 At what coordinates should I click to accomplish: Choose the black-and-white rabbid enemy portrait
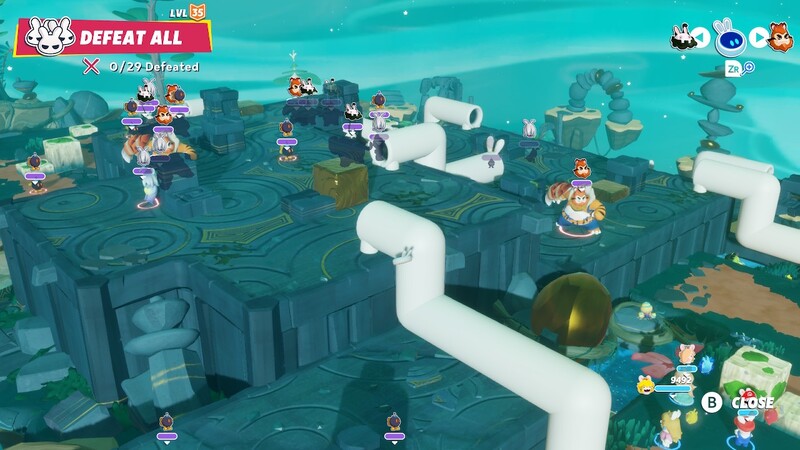pyautogui.click(x=683, y=38)
